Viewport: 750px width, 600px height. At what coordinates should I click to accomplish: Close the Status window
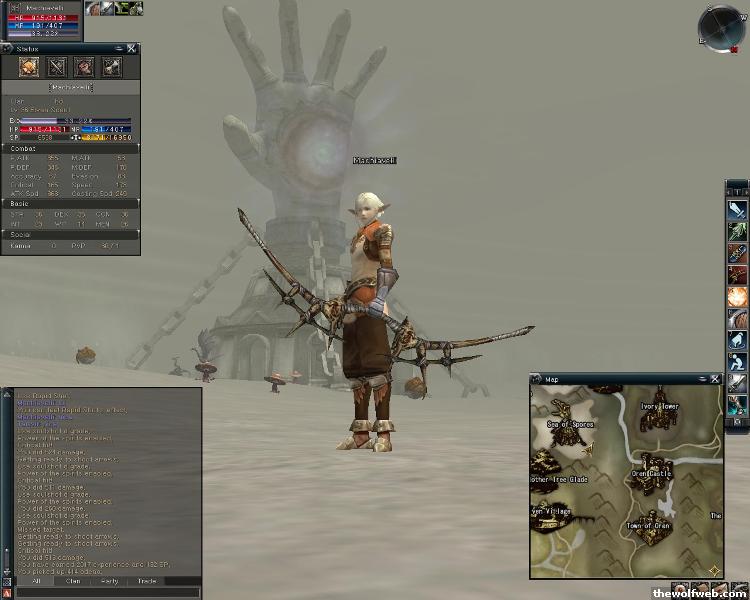click(131, 48)
